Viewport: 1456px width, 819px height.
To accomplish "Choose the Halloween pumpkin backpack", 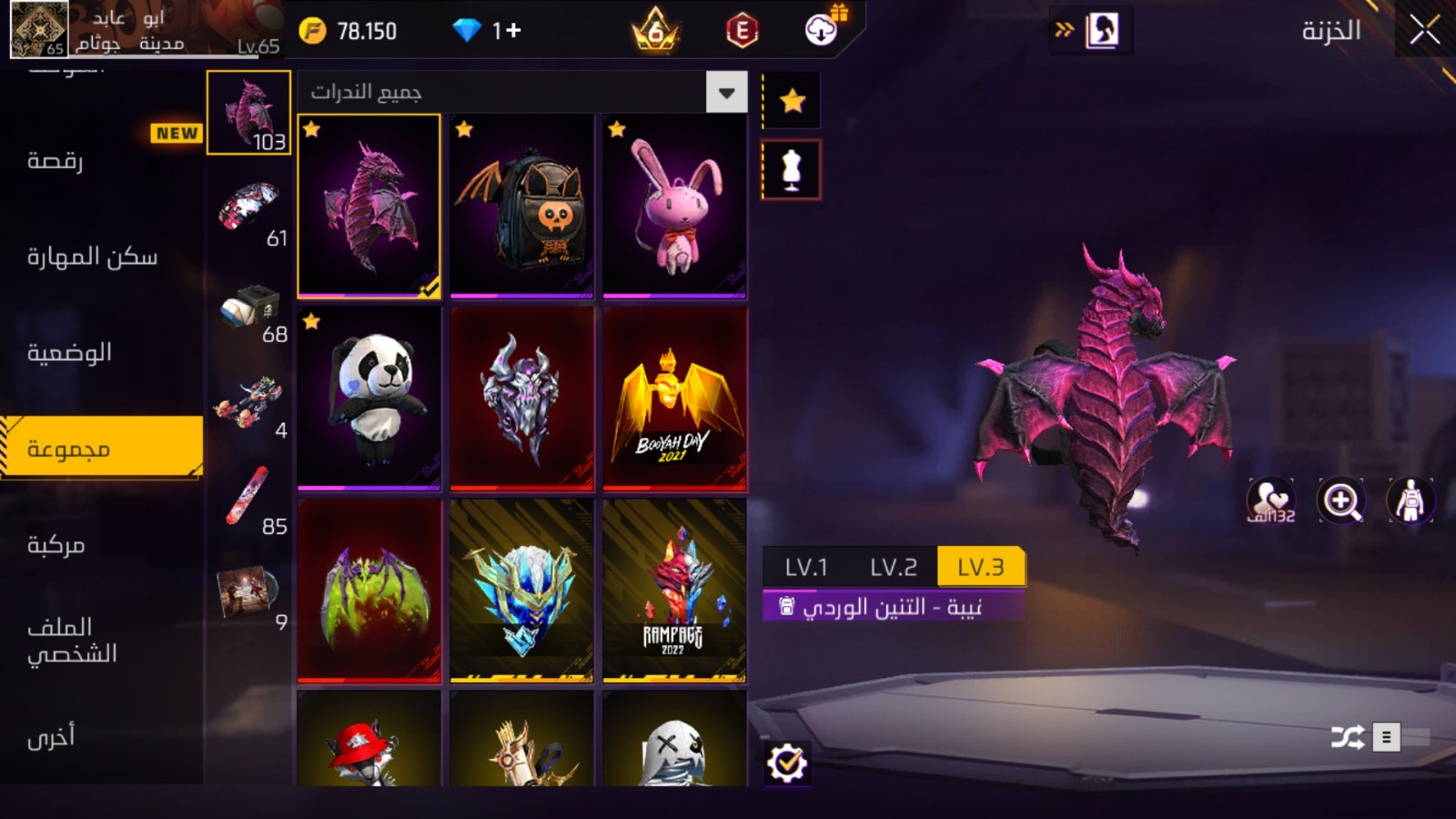I will 521,206.
